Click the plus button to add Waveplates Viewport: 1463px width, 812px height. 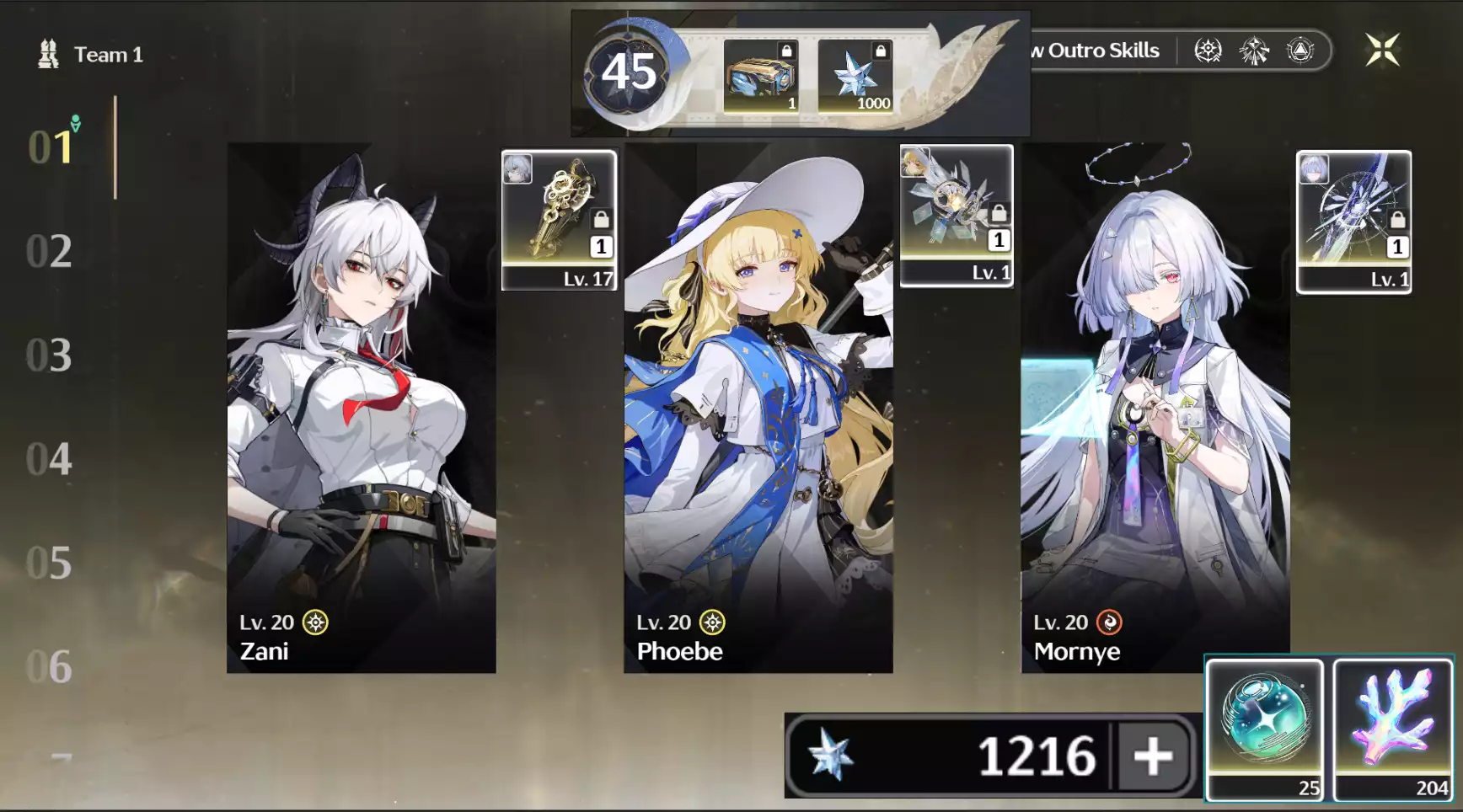[1151, 756]
